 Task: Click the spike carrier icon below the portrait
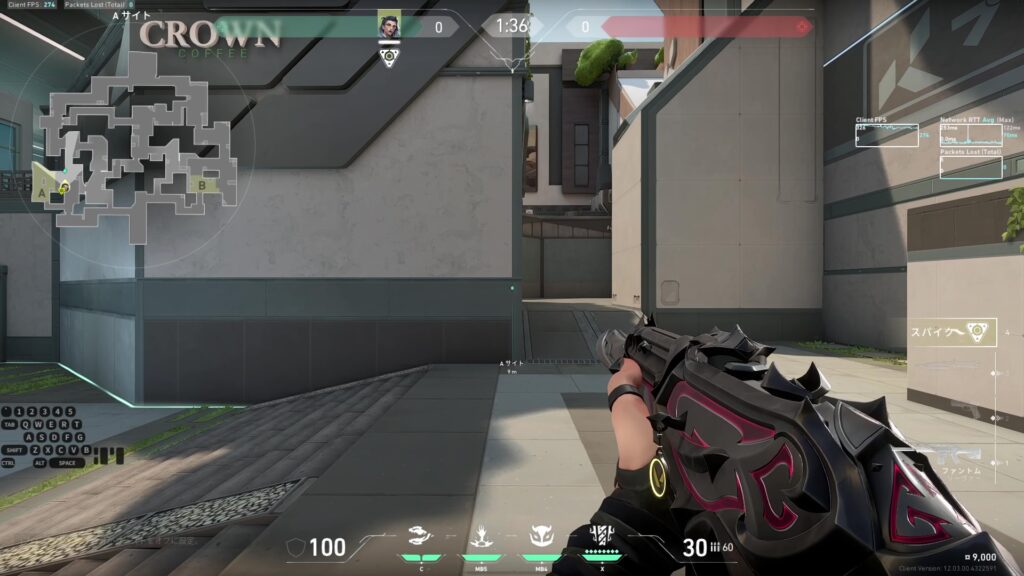point(389,57)
